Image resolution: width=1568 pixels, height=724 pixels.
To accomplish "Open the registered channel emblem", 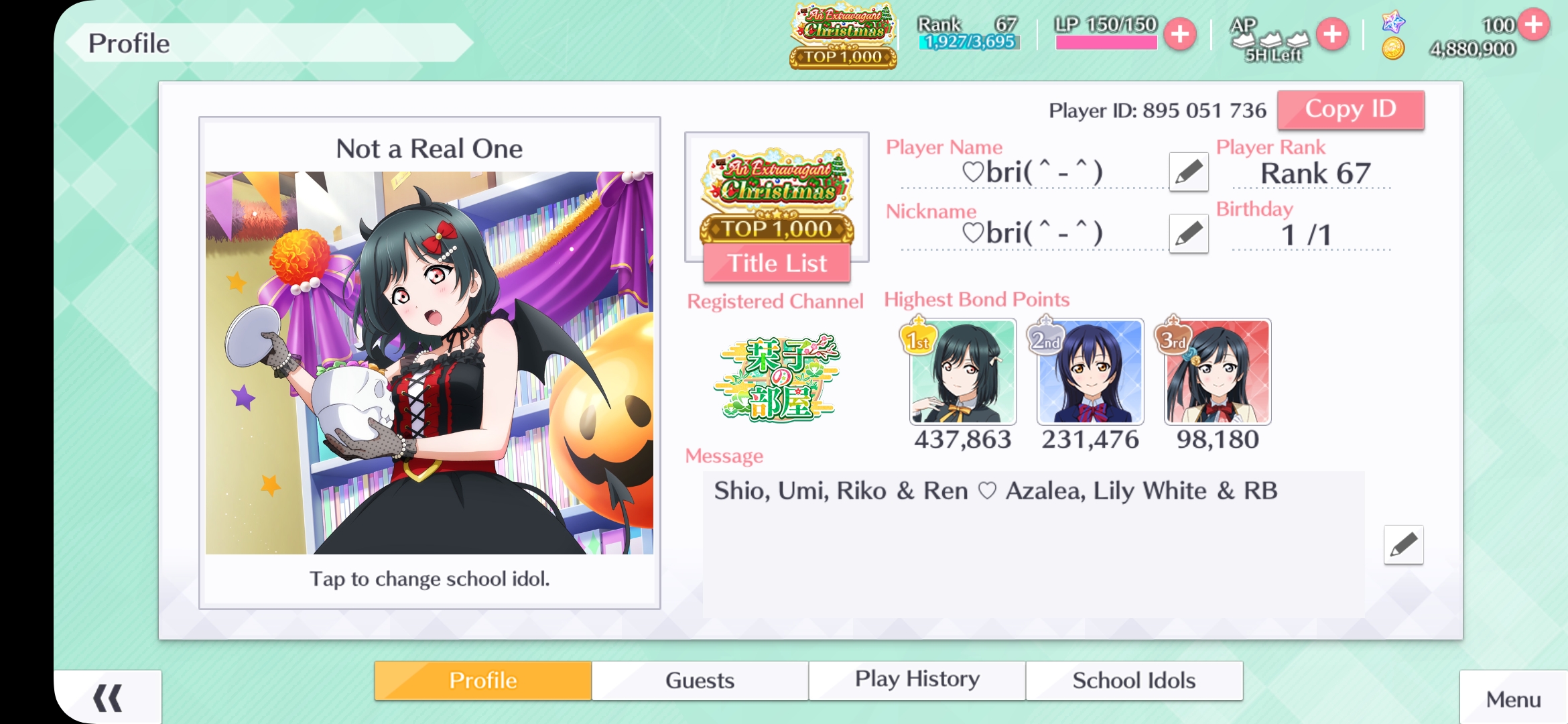I will [776, 379].
